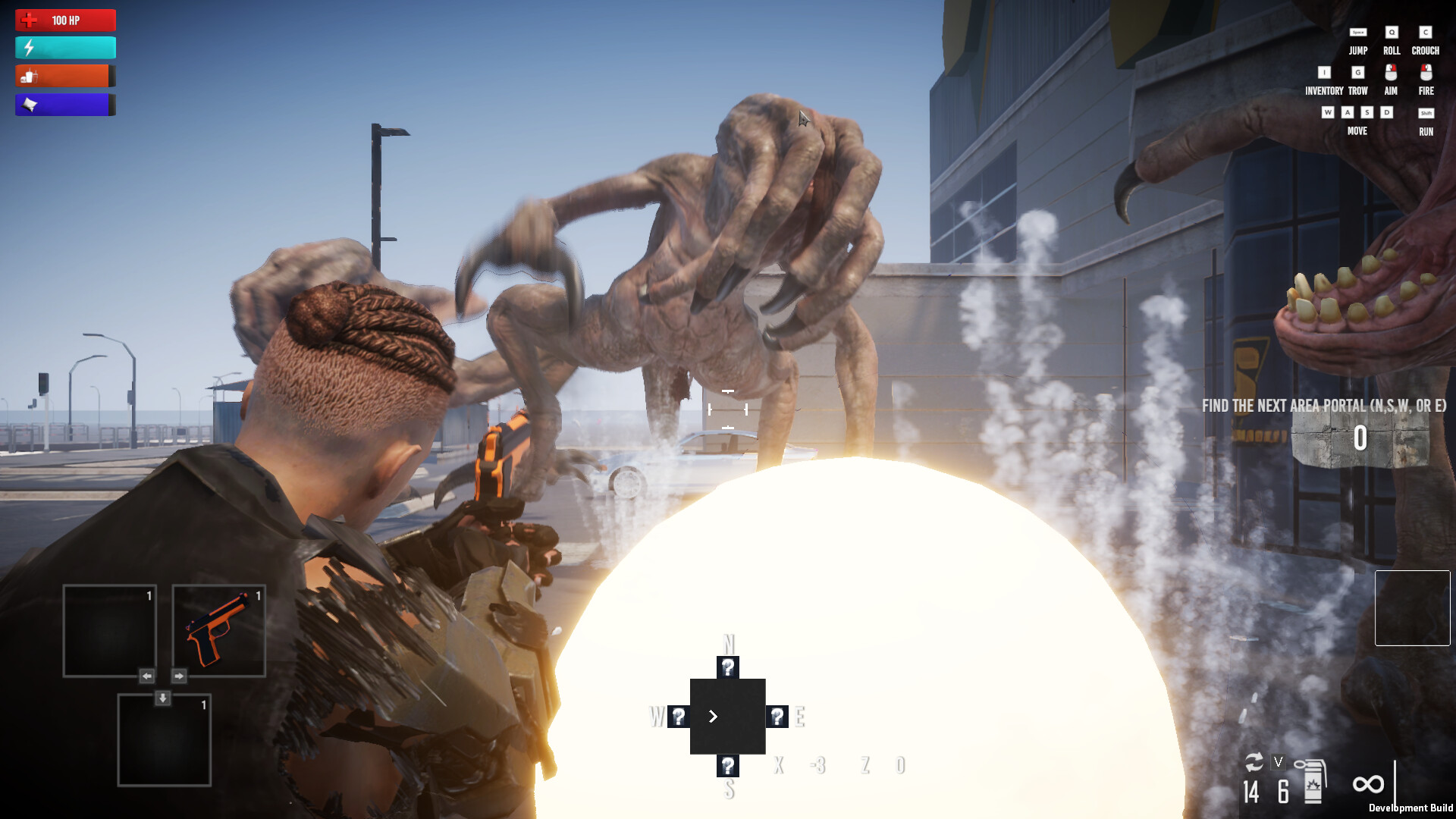Click the mouse icon above AIM
This screenshot has height=819, width=1456.
point(1392,74)
